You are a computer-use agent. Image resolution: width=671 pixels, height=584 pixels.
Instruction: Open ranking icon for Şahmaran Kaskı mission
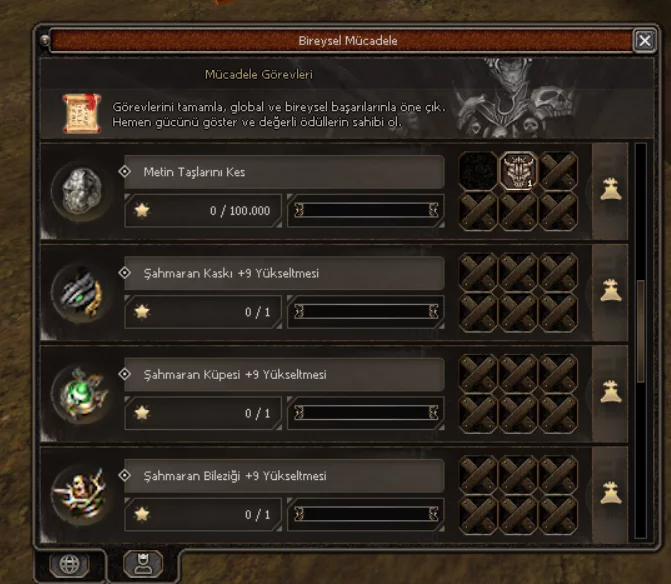click(610, 291)
